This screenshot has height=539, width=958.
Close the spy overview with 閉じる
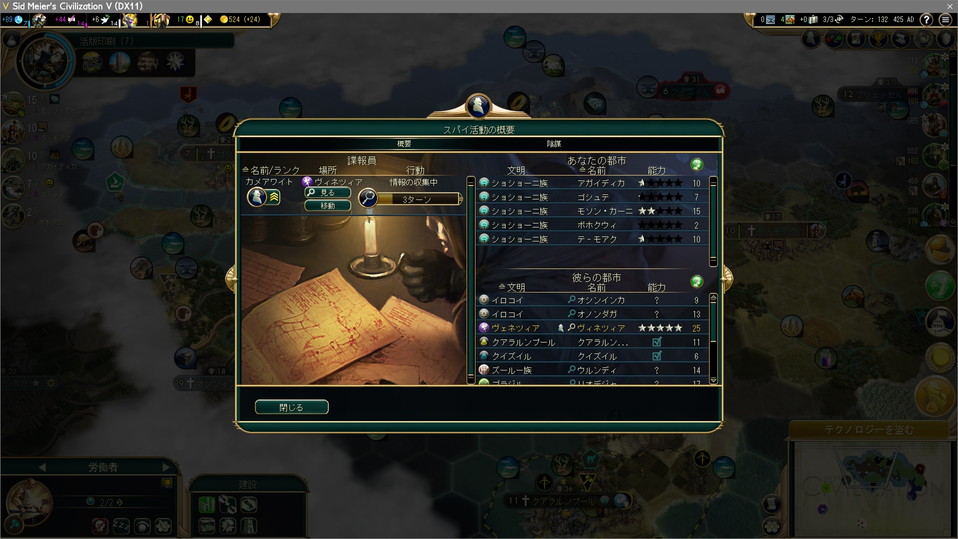291,407
